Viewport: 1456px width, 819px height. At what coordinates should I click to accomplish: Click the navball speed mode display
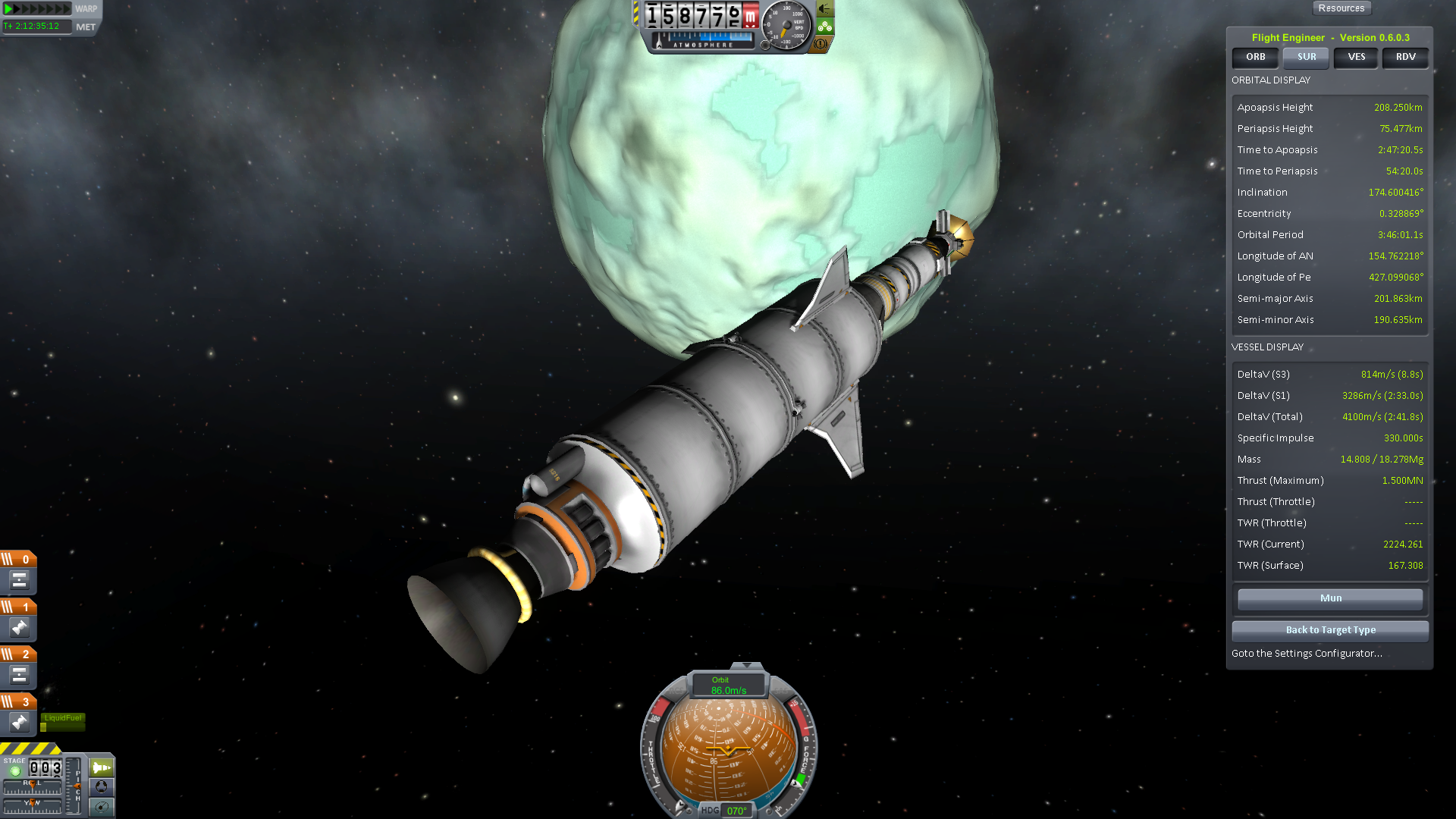coord(729,686)
